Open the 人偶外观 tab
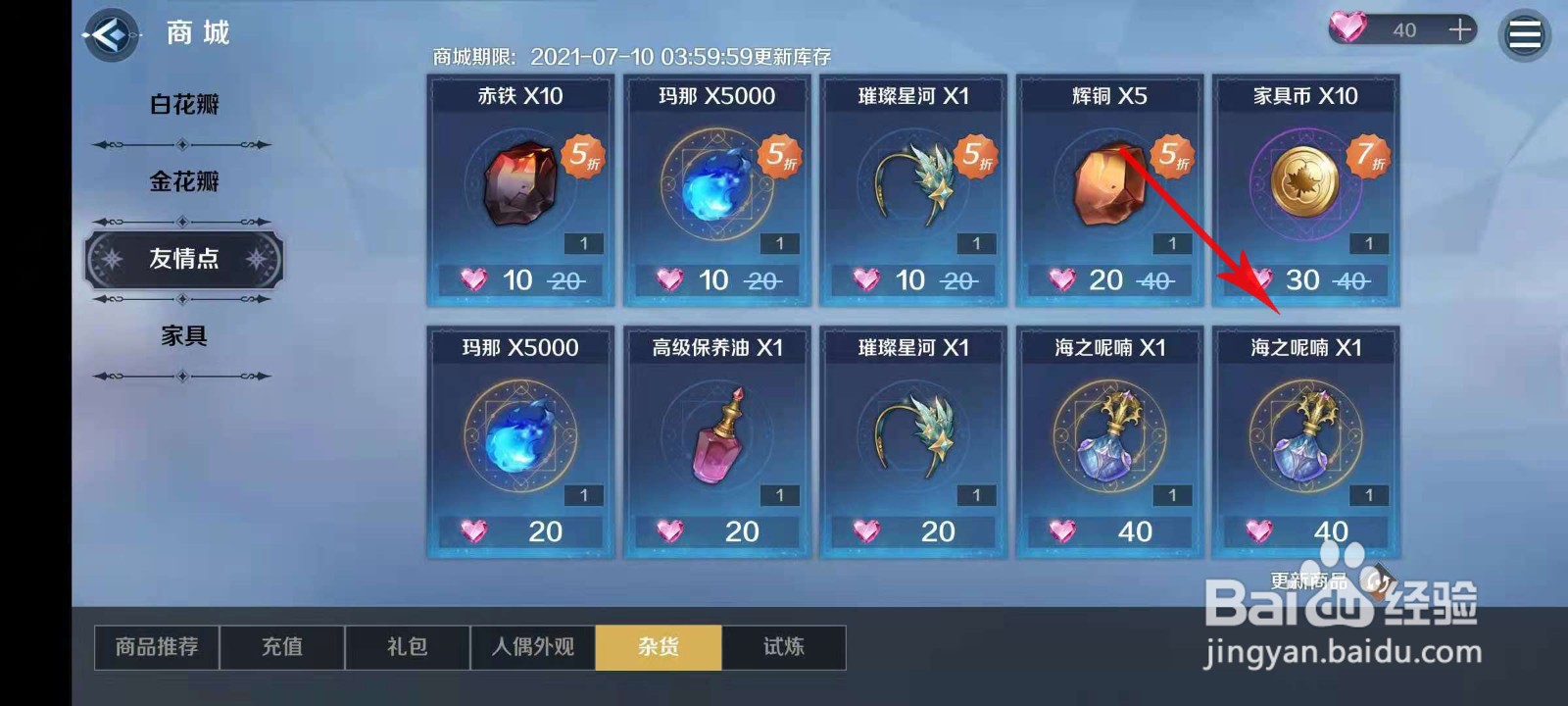 pos(533,647)
